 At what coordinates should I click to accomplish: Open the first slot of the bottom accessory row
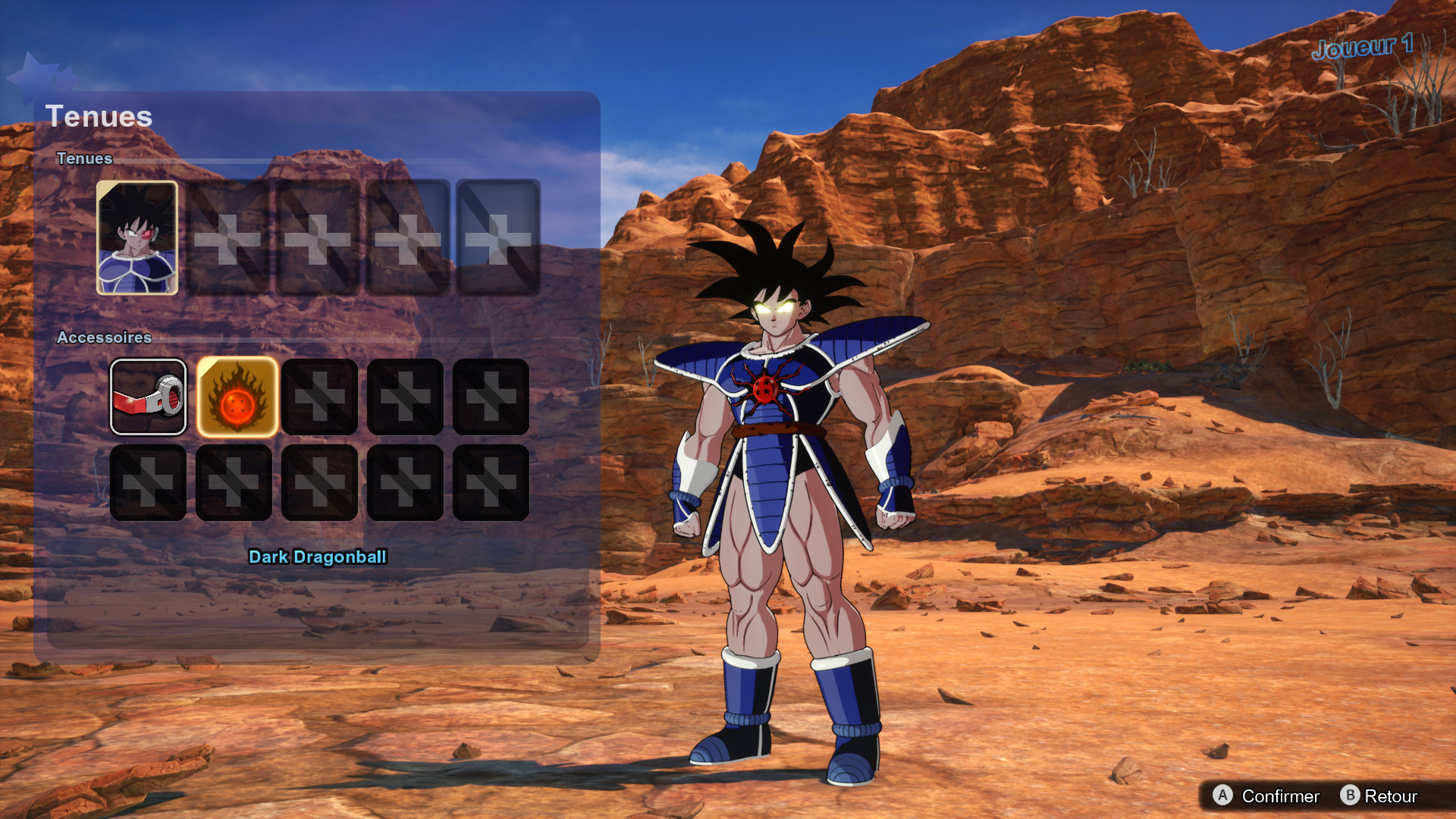pos(148,483)
